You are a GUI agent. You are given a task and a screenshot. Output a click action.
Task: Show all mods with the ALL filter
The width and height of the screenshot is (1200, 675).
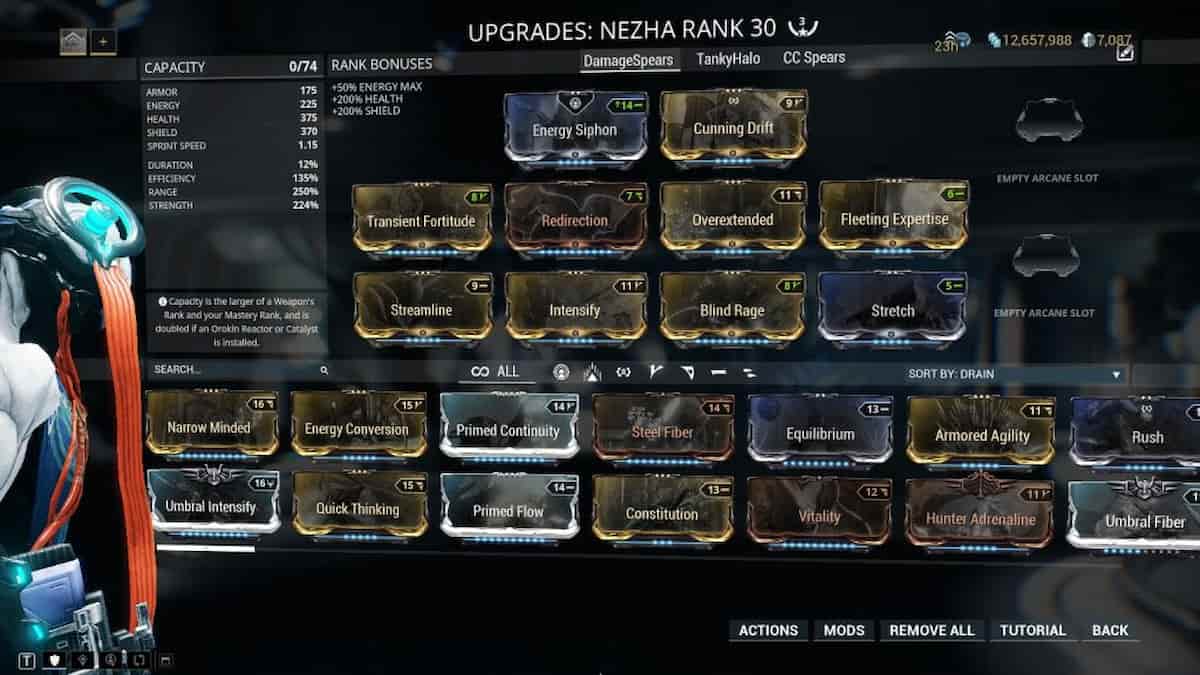[496, 372]
